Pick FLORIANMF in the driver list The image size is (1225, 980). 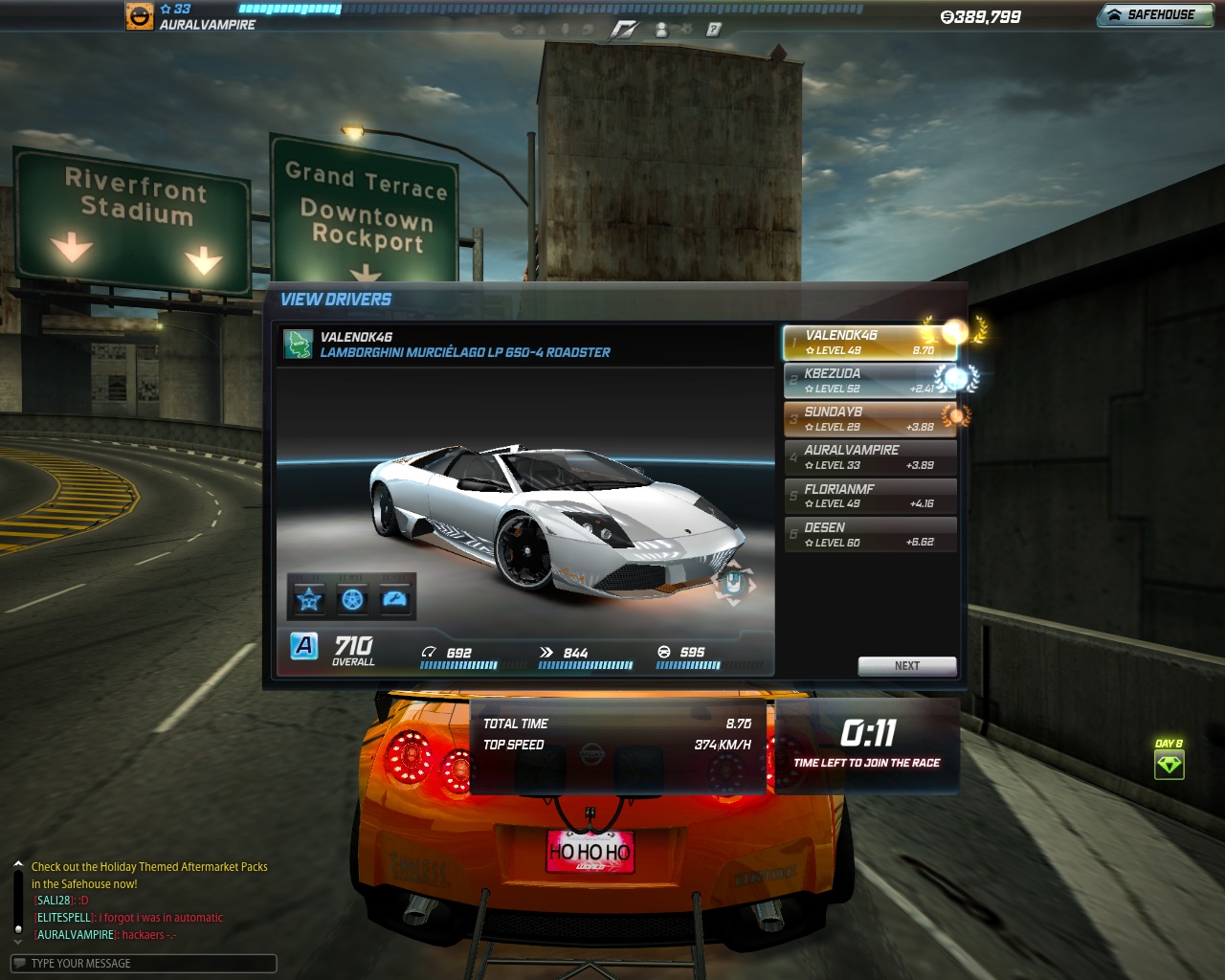(869, 496)
